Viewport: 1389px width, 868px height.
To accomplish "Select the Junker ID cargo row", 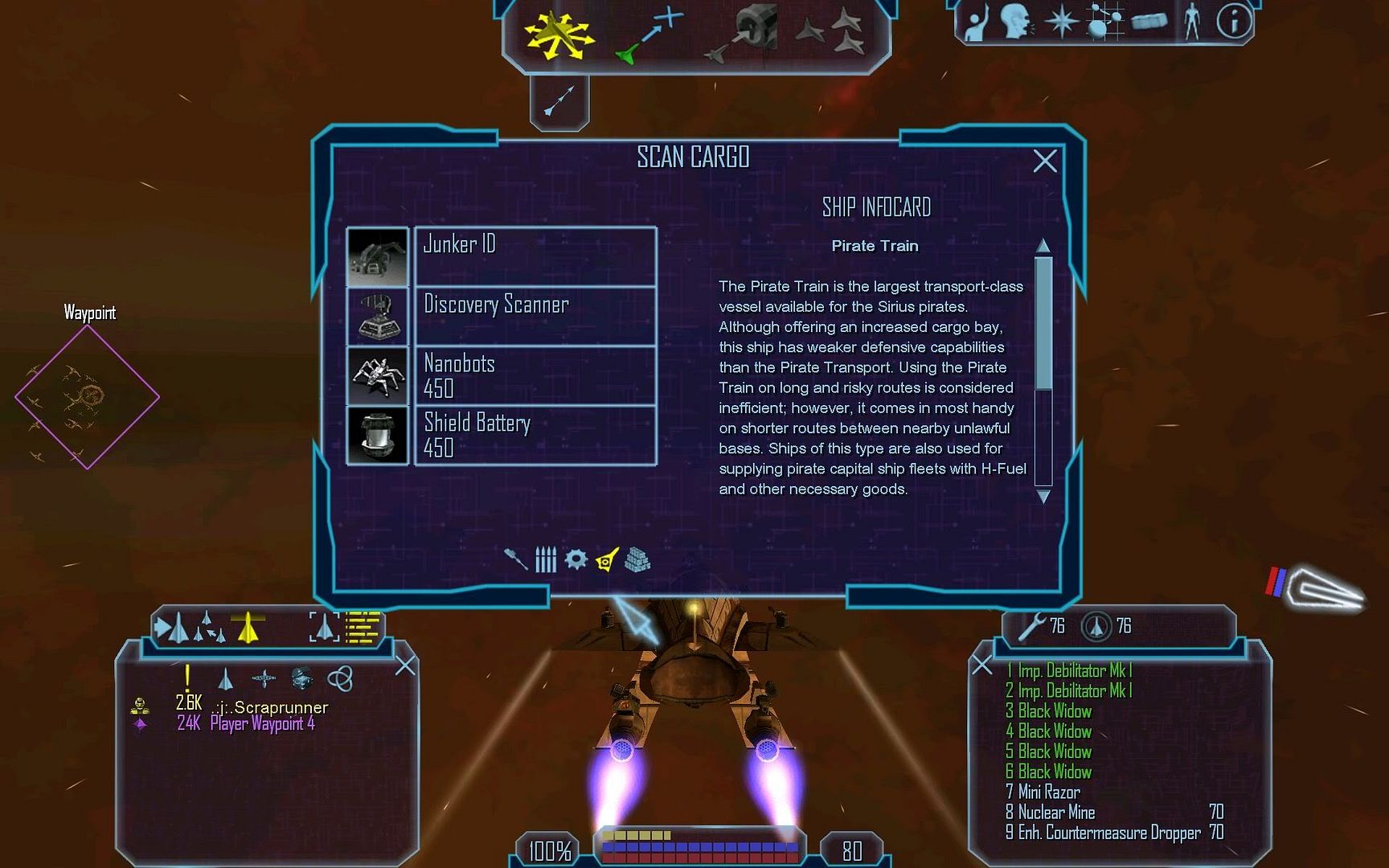I will click(535, 256).
